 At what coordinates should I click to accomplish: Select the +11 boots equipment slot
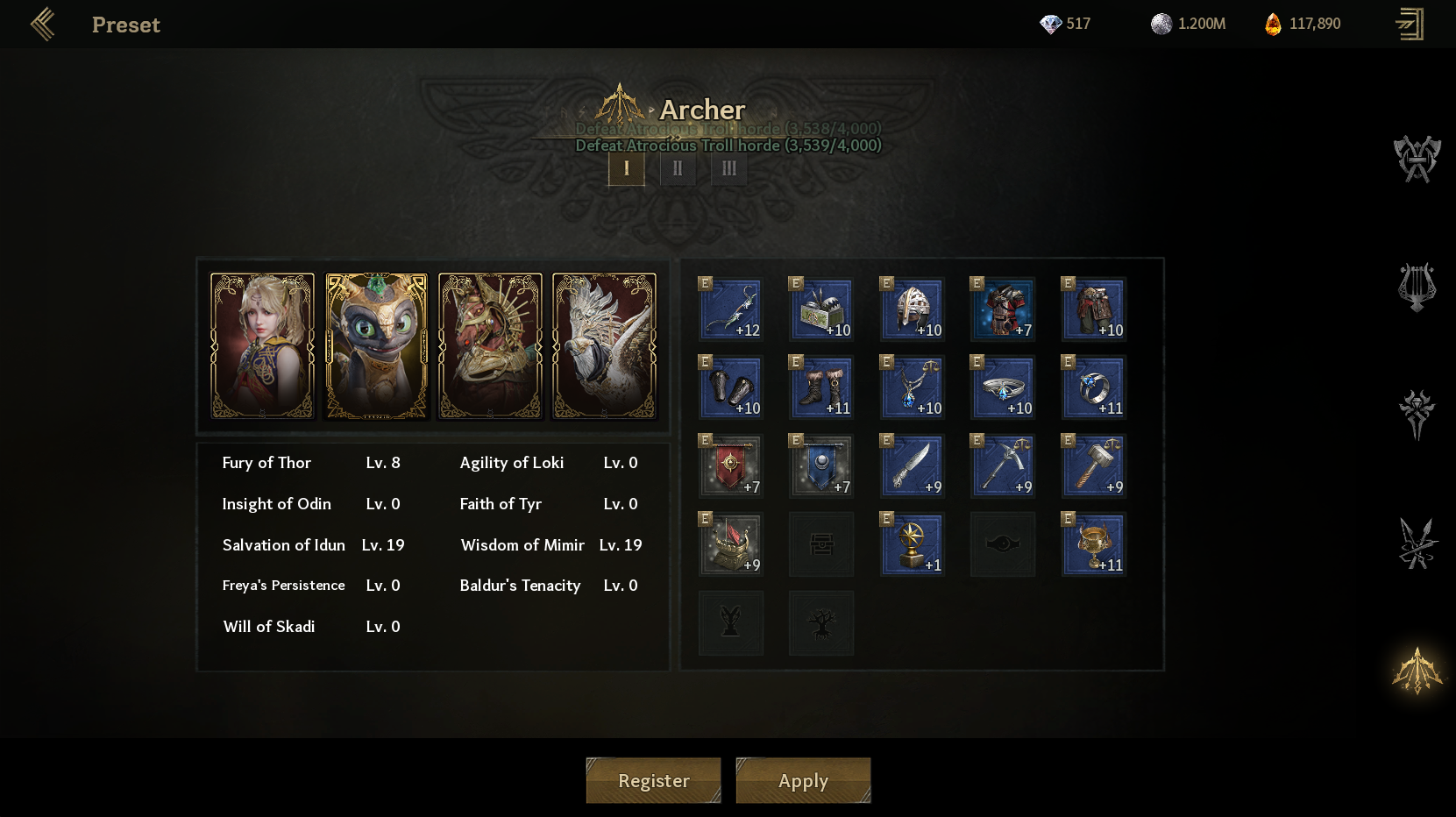[821, 387]
